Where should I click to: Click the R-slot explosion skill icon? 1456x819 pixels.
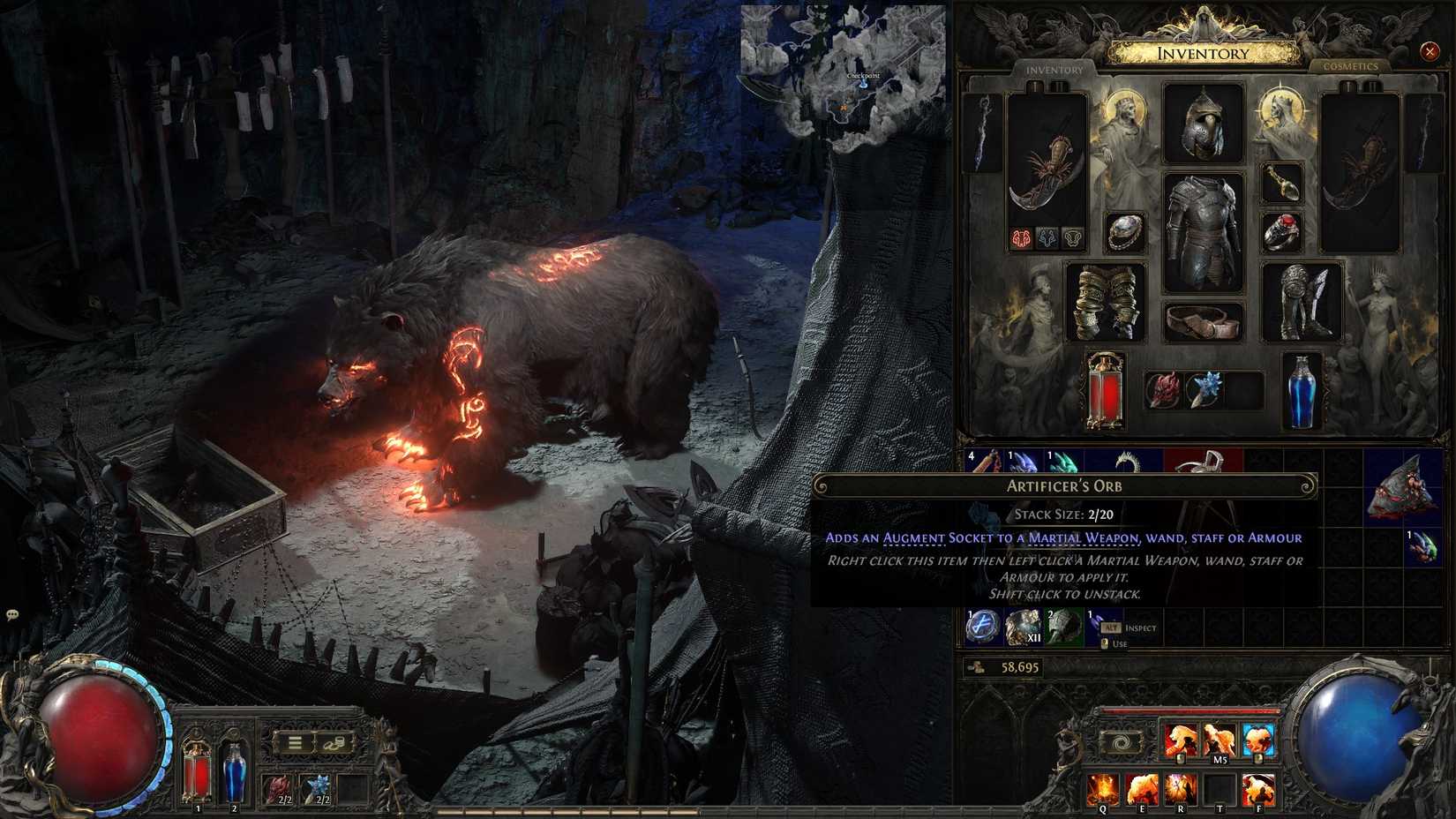[1181, 788]
